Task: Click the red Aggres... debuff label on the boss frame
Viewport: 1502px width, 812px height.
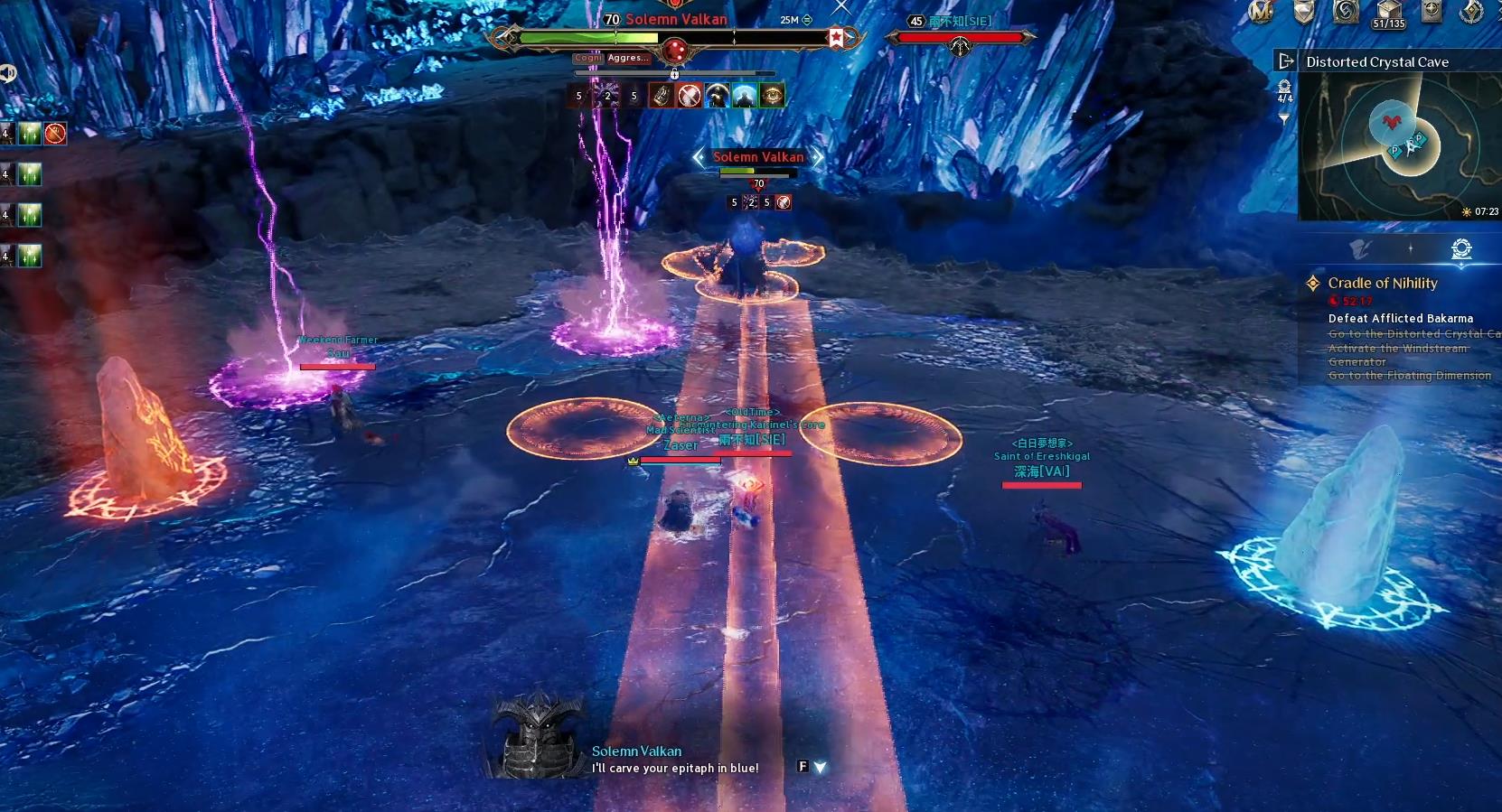Action: click(627, 58)
